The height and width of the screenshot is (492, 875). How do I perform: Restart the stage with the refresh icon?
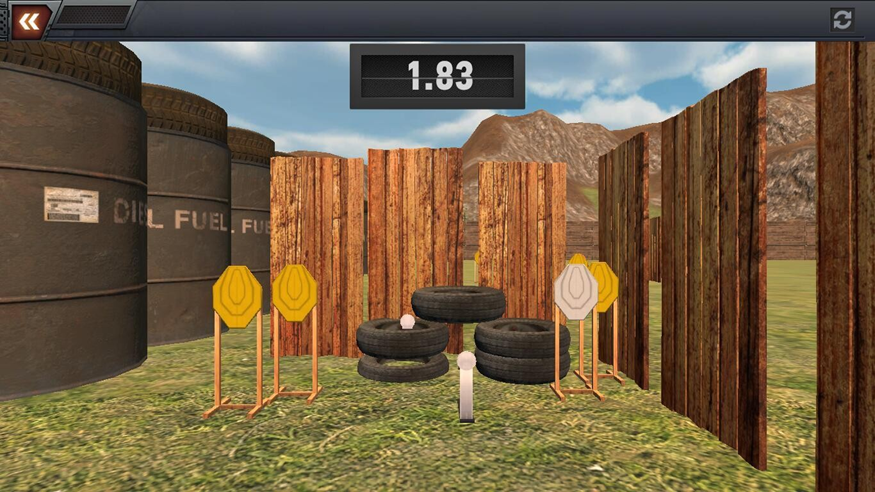pos(842,19)
